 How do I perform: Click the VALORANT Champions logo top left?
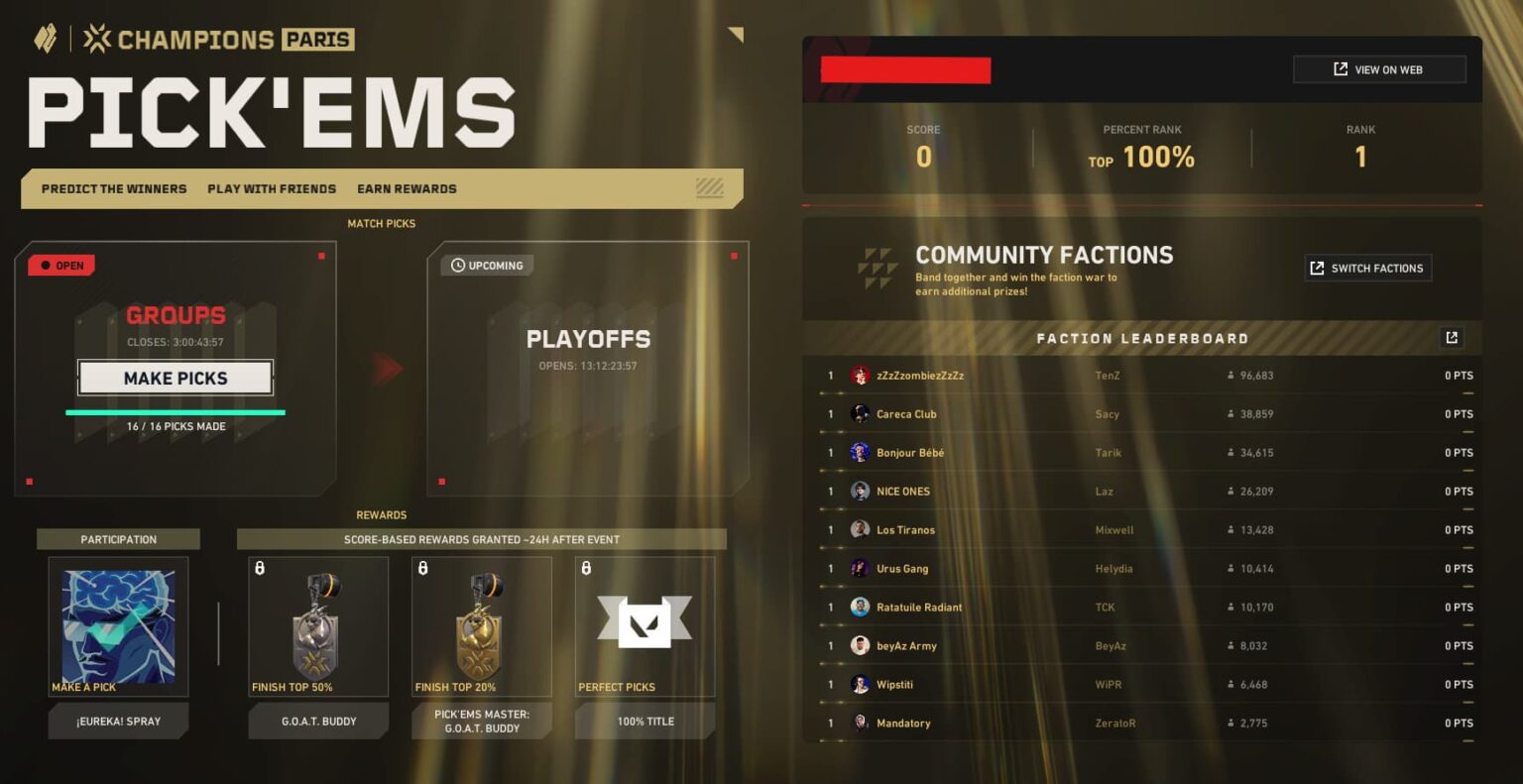pyautogui.click(x=45, y=39)
